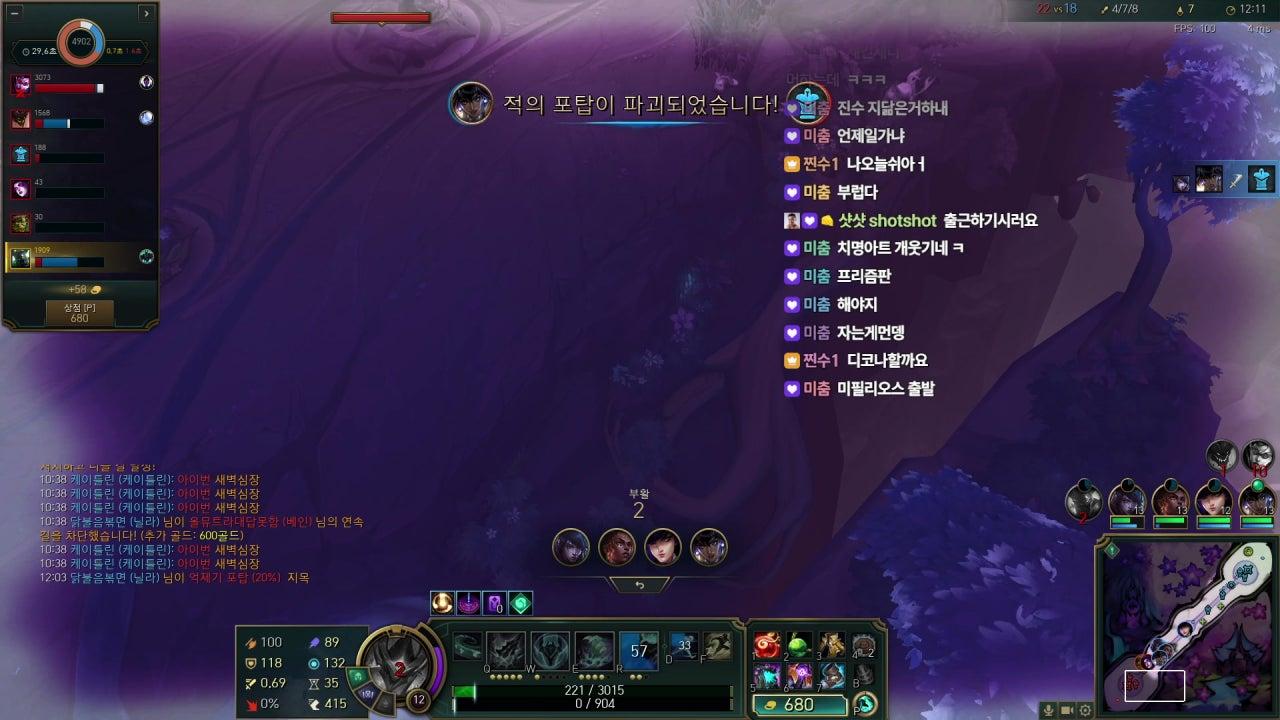Click the experience bar showing 0/904
The width and height of the screenshot is (1280, 720).
click(599, 703)
